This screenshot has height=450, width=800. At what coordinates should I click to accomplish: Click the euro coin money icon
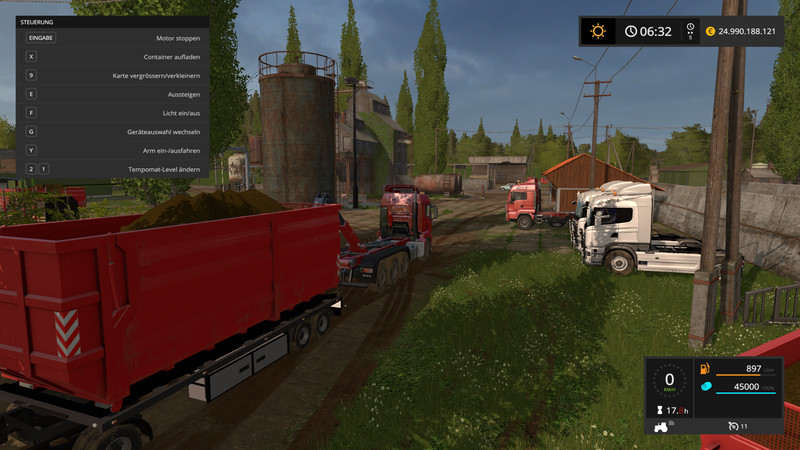coord(710,31)
